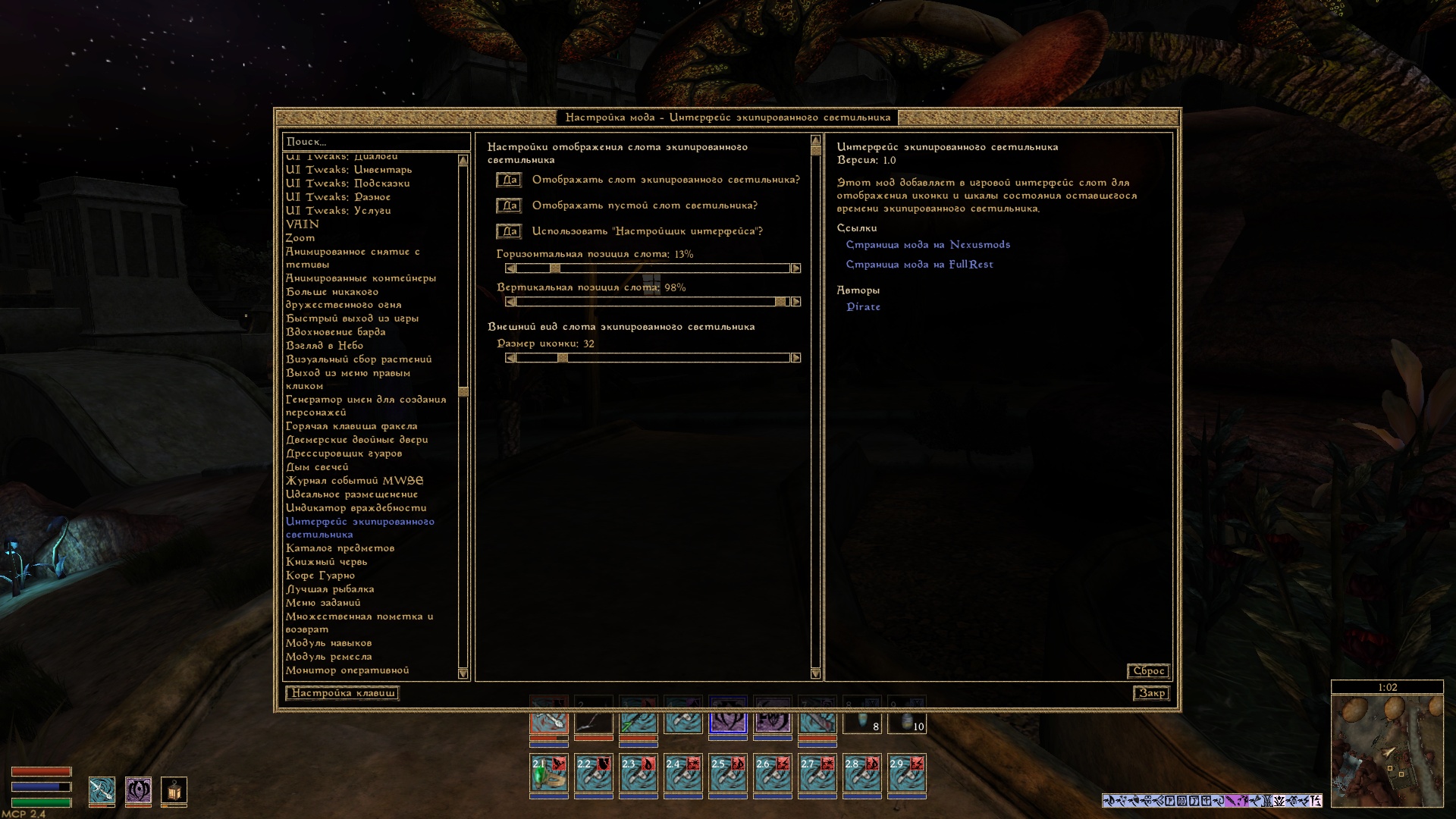Select the VAIN mod entry
This screenshot has height=819, width=1456.
303,224
